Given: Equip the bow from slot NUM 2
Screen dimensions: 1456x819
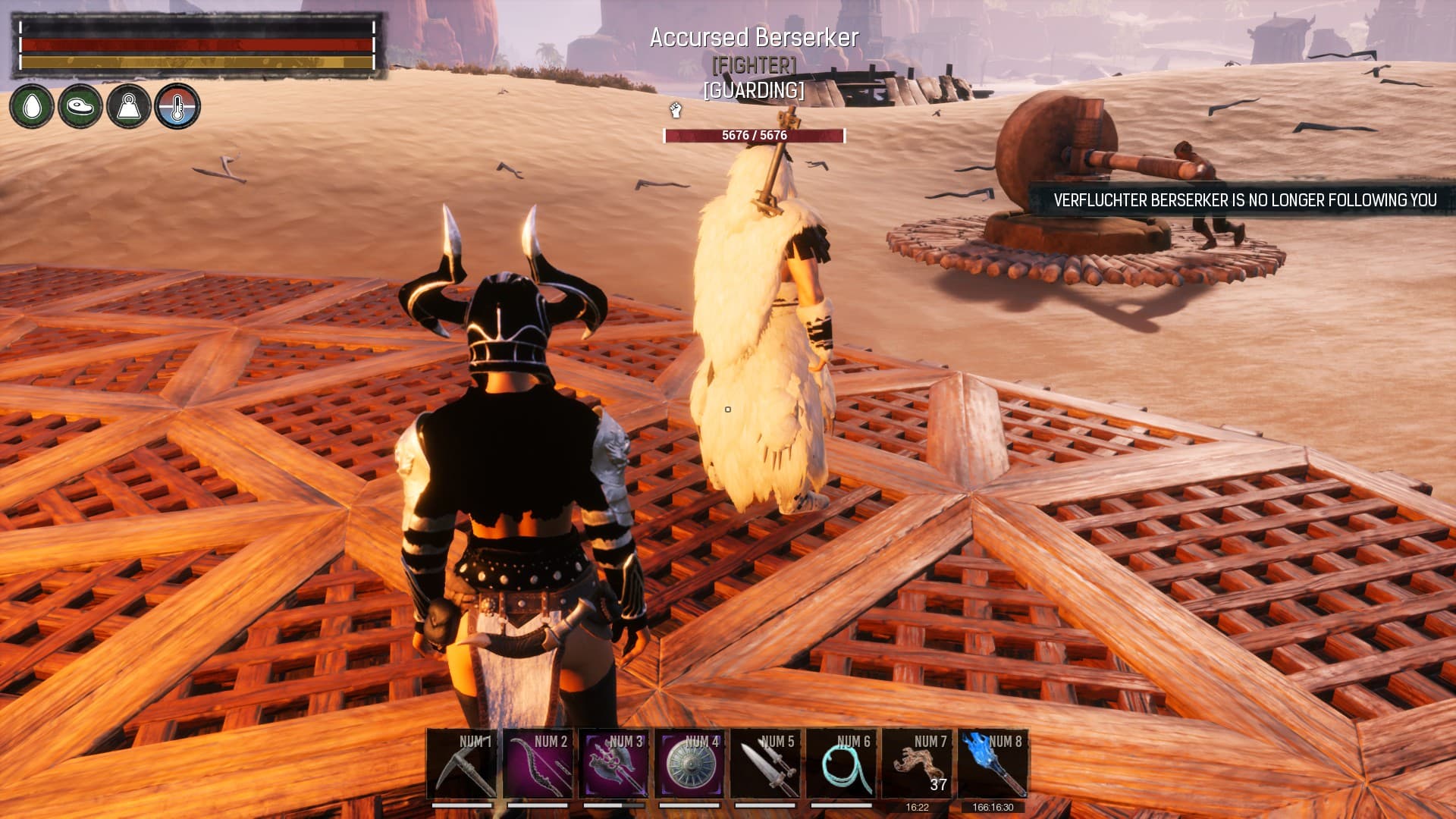Looking at the screenshot, I should tap(538, 763).
